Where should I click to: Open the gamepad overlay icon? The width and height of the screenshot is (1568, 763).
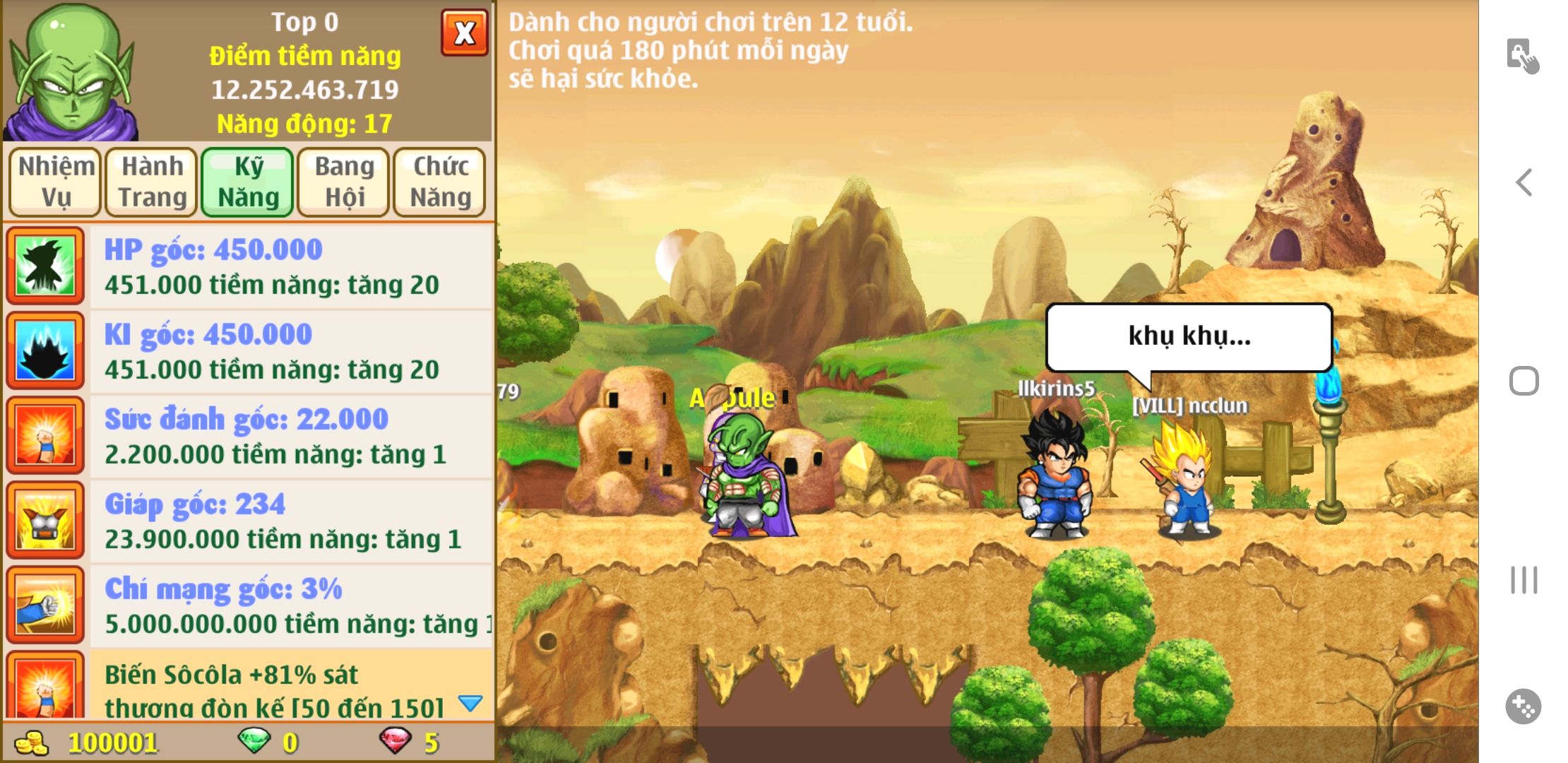click(1524, 706)
